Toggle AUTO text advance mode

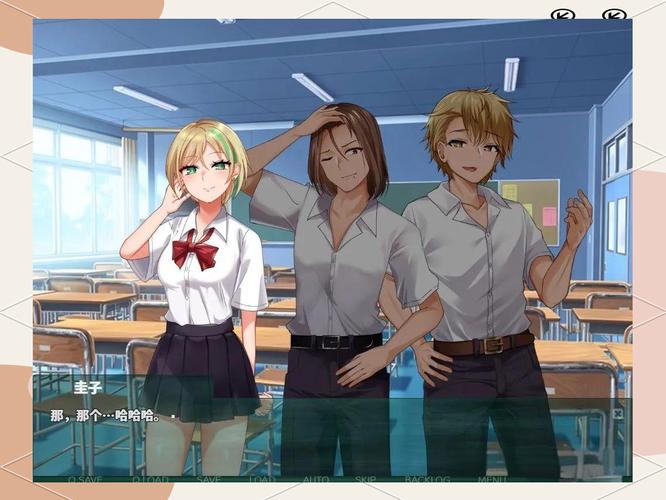[316, 479]
